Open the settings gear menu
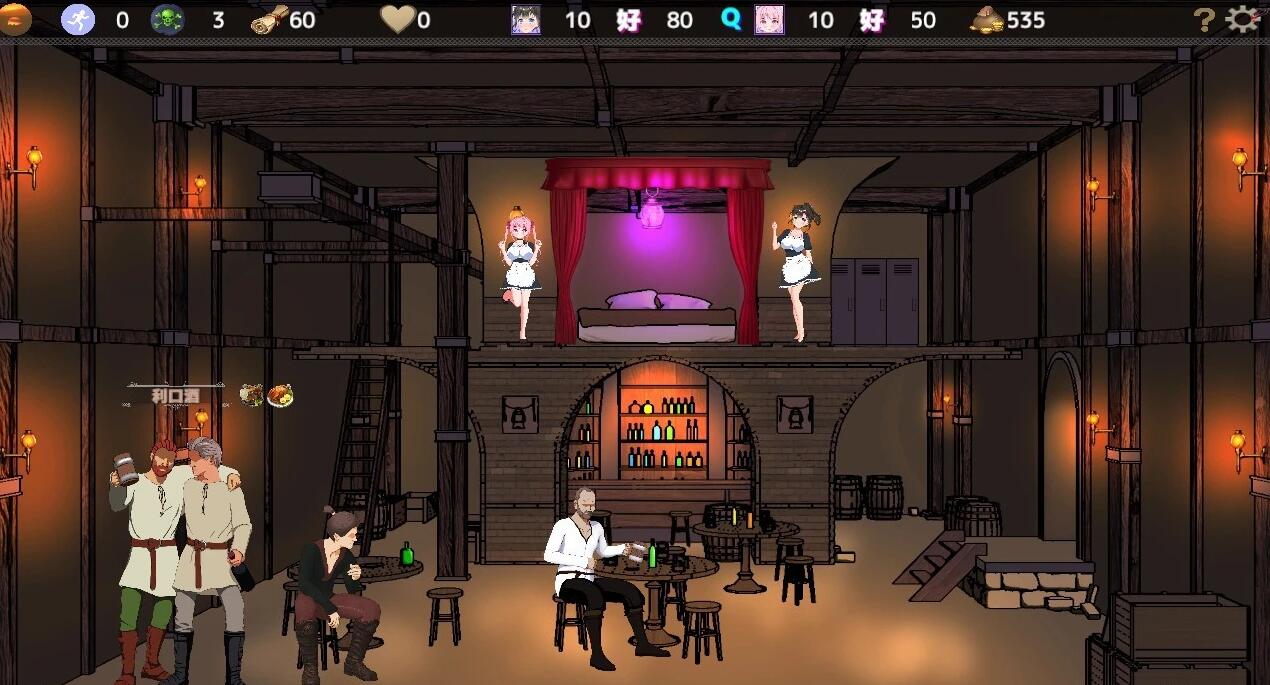Viewport: 1270px width, 685px height. [x=1242, y=19]
